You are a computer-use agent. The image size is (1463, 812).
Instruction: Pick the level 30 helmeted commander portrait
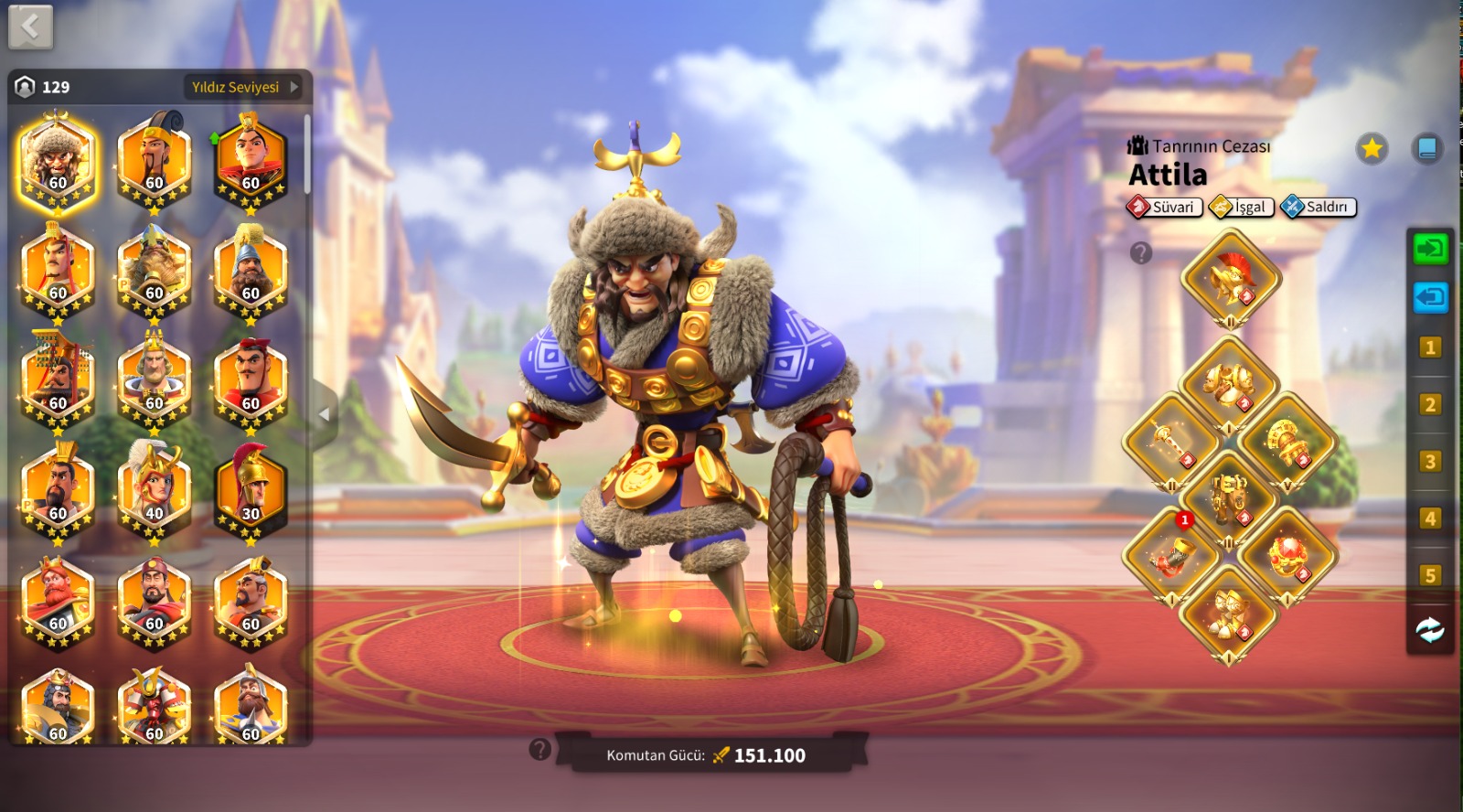click(x=251, y=490)
